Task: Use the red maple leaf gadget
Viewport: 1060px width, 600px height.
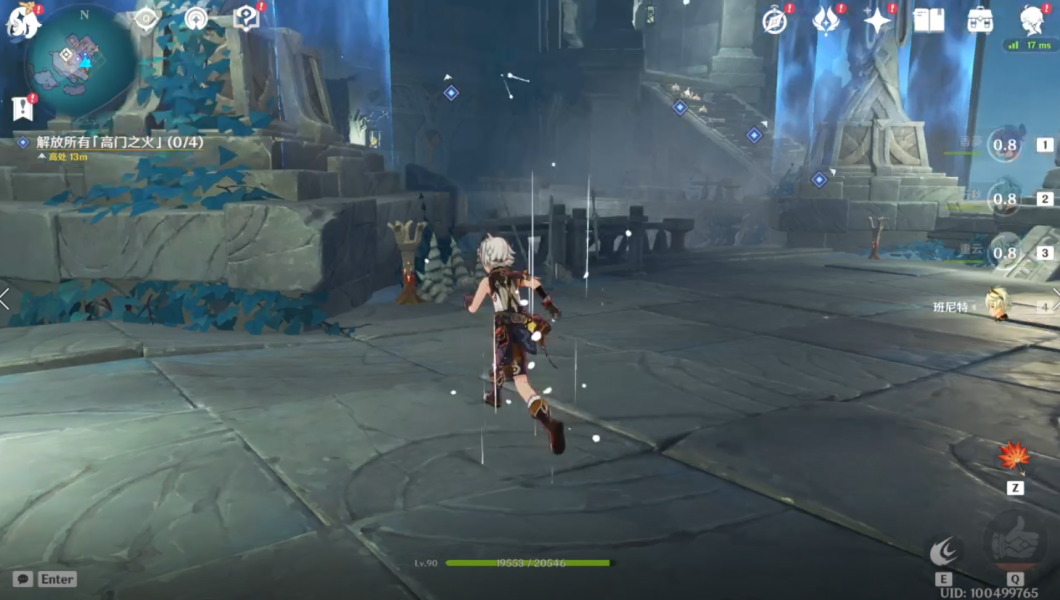Action: tap(1014, 458)
